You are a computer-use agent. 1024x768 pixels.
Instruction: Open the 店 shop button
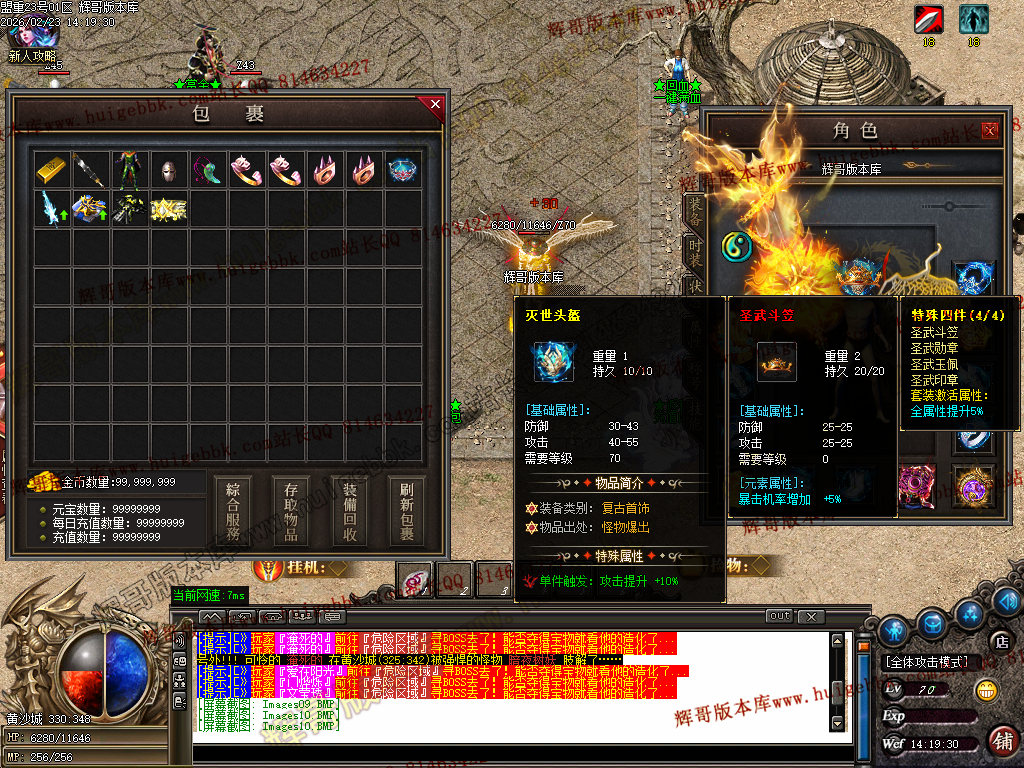coord(998,640)
